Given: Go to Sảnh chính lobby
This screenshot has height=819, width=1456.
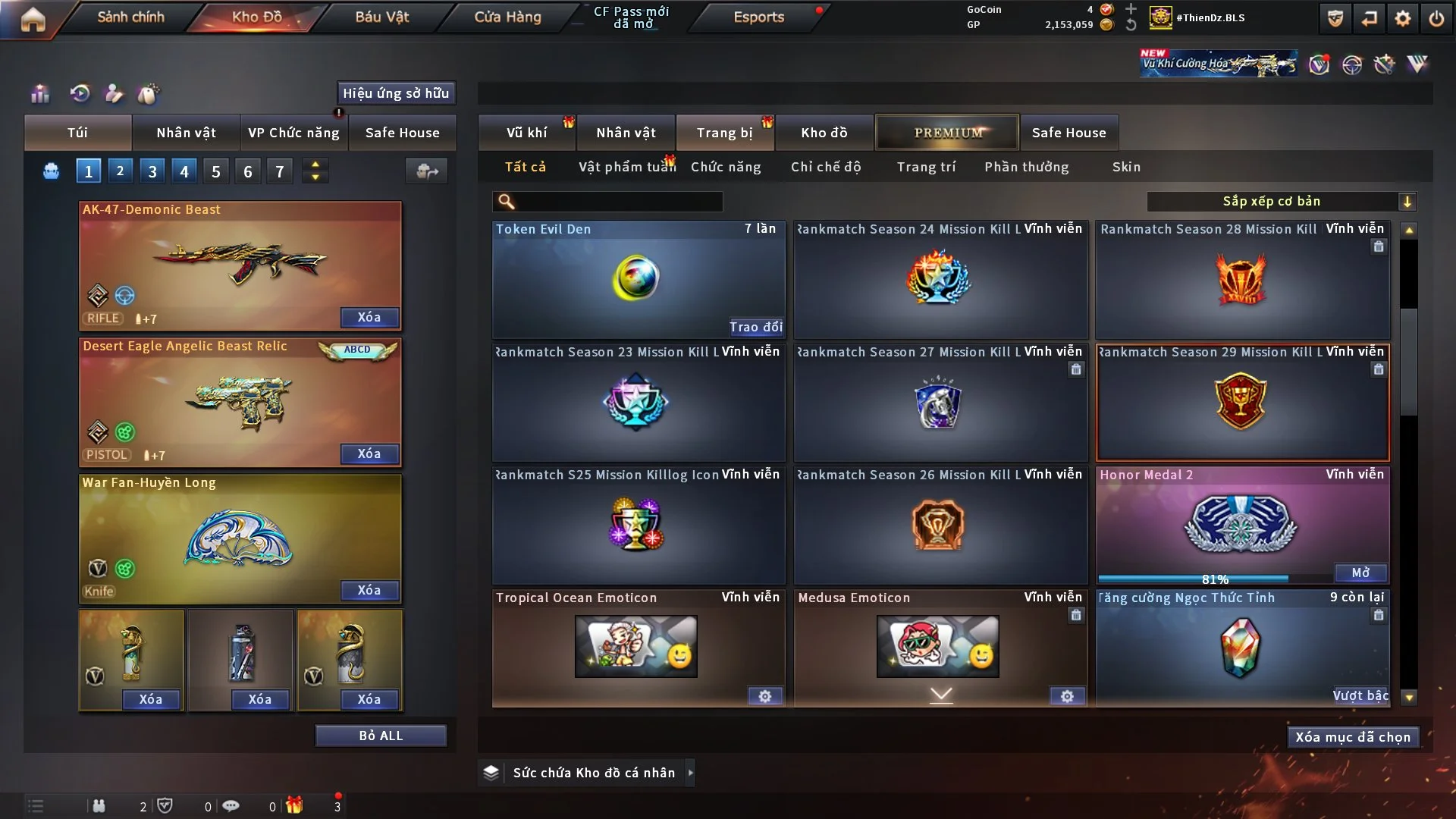Looking at the screenshot, I should (130, 17).
